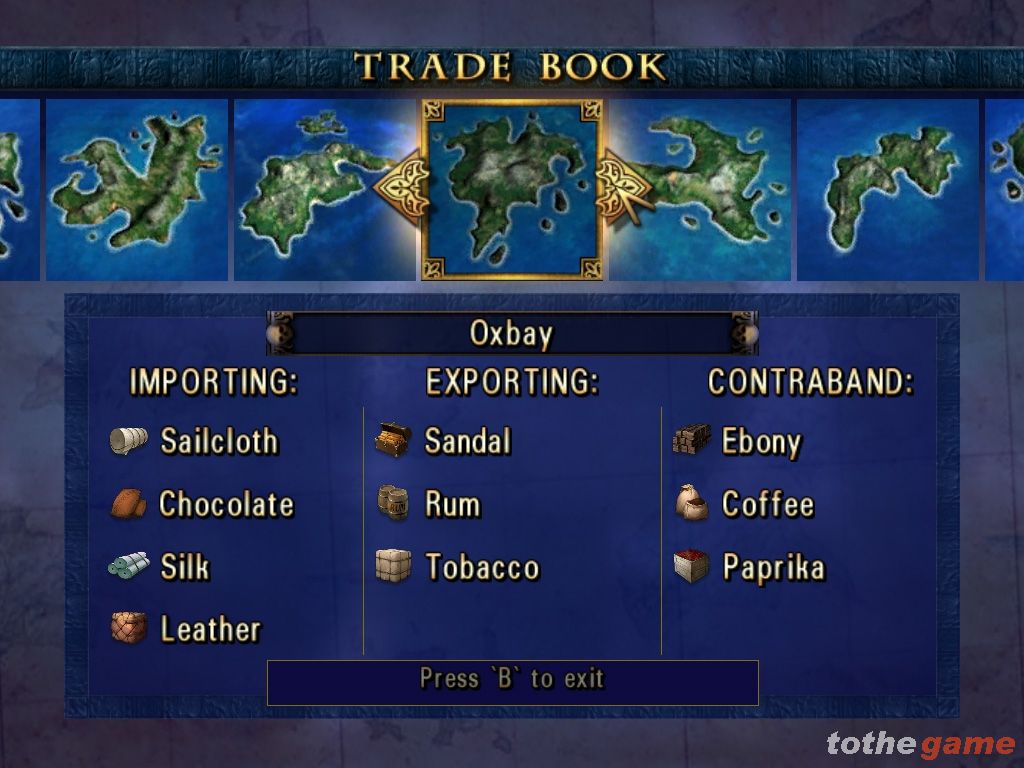
Task: Click the Oxbay island name banner
Action: pyautogui.click(x=511, y=334)
